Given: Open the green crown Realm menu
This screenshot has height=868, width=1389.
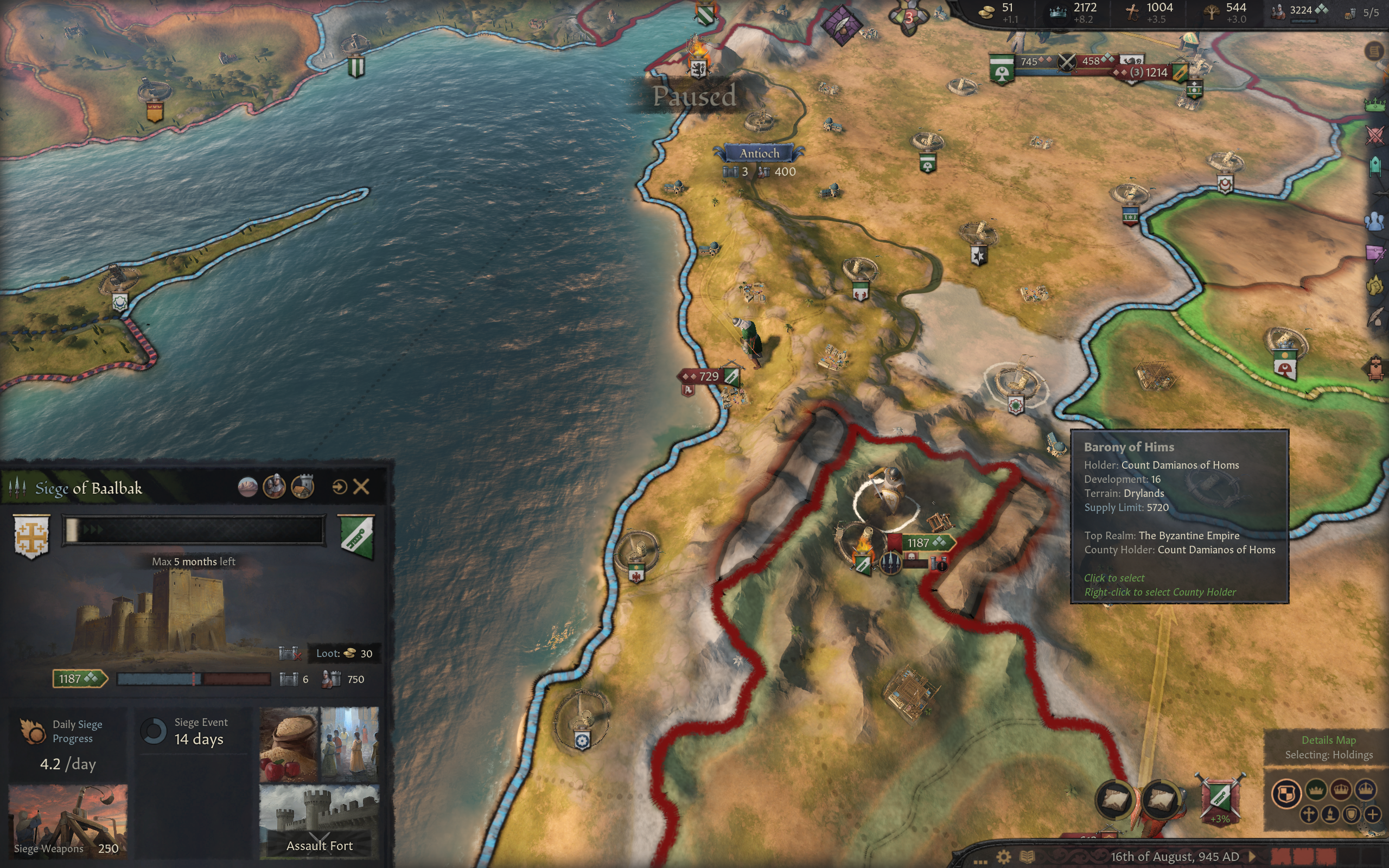Looking at the screenshot, I should click(x=1374, y=104).
